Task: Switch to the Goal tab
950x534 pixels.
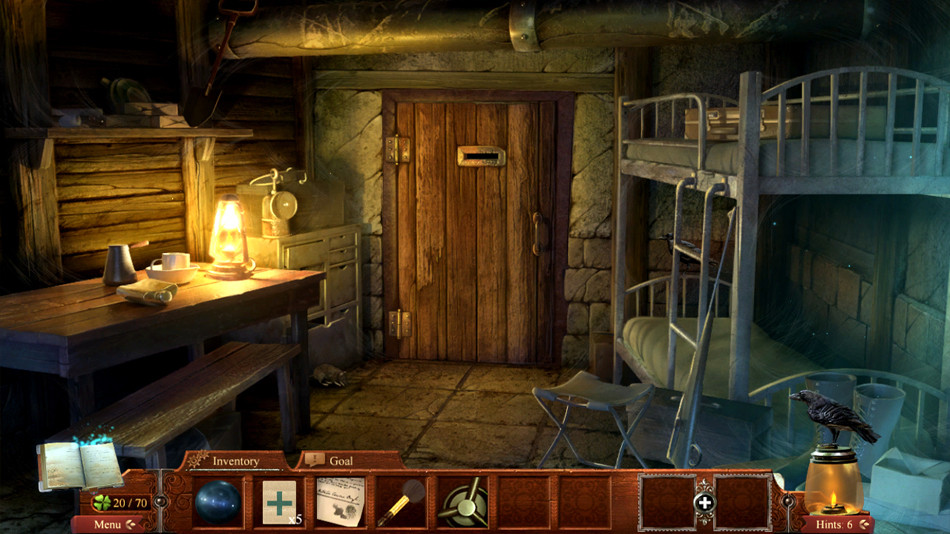Action: point(341,461)
